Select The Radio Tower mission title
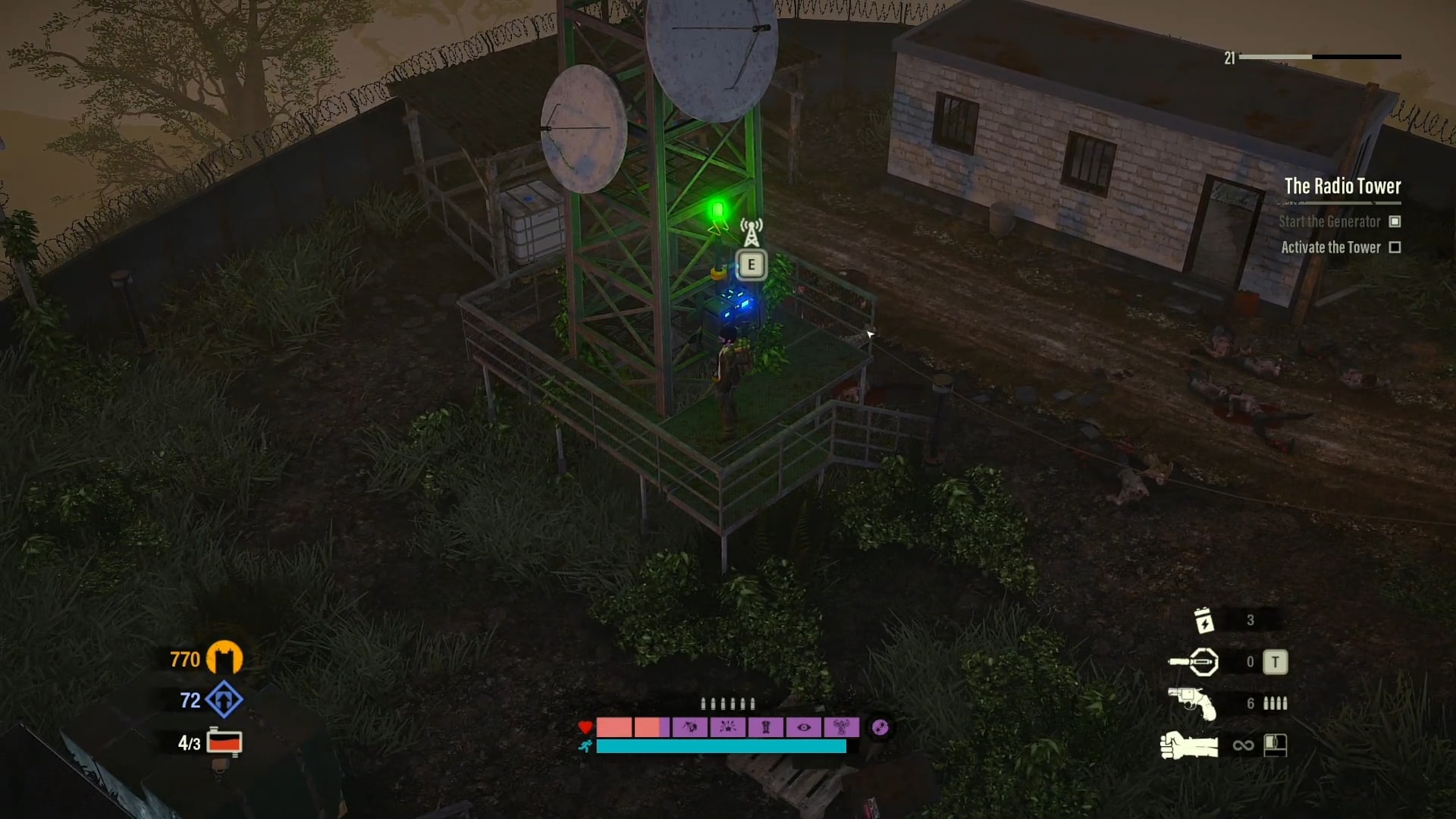 click(1342, 187)
